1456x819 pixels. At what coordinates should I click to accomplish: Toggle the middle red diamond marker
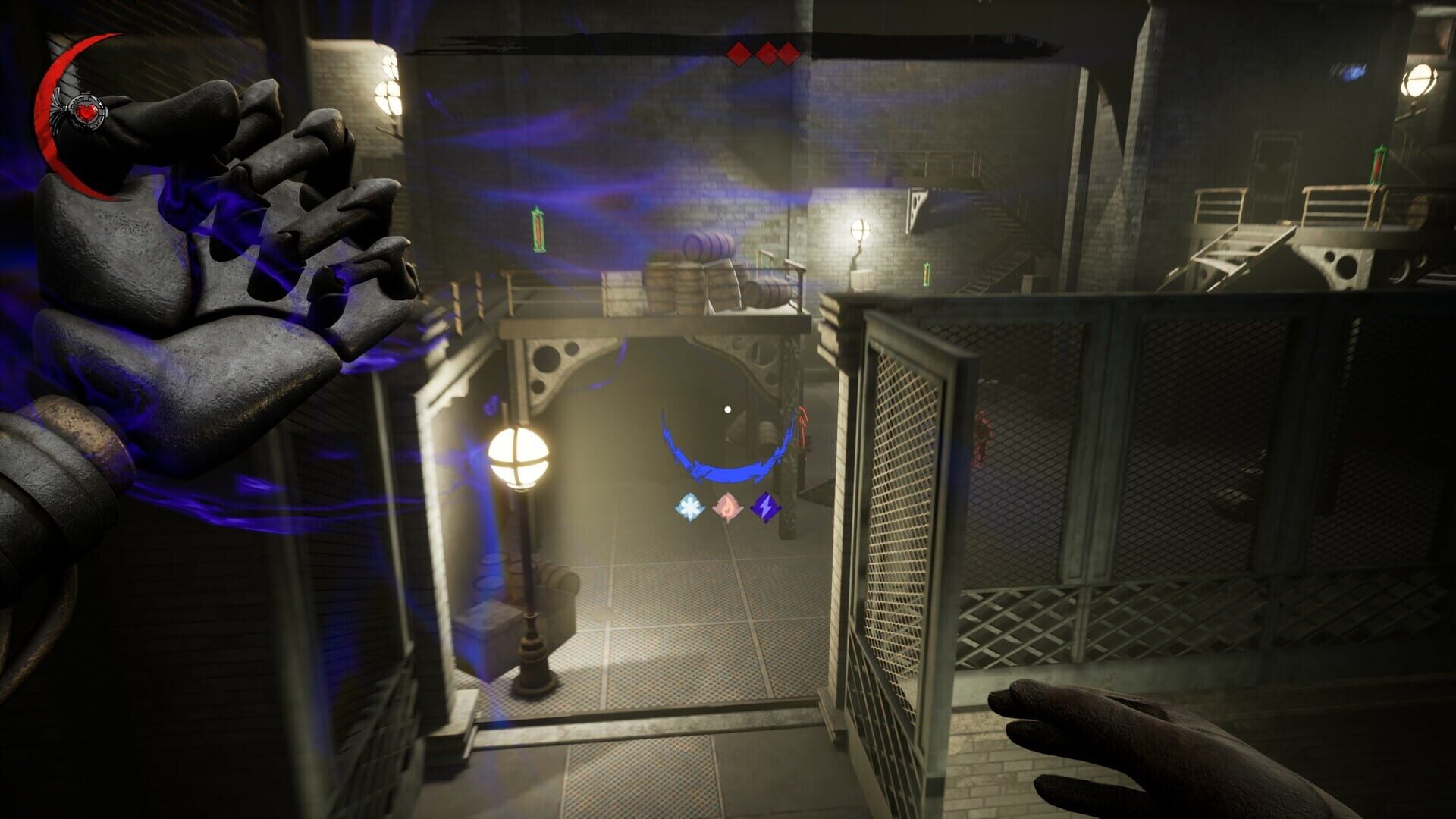pyautogui.click(x=765, y=52)
